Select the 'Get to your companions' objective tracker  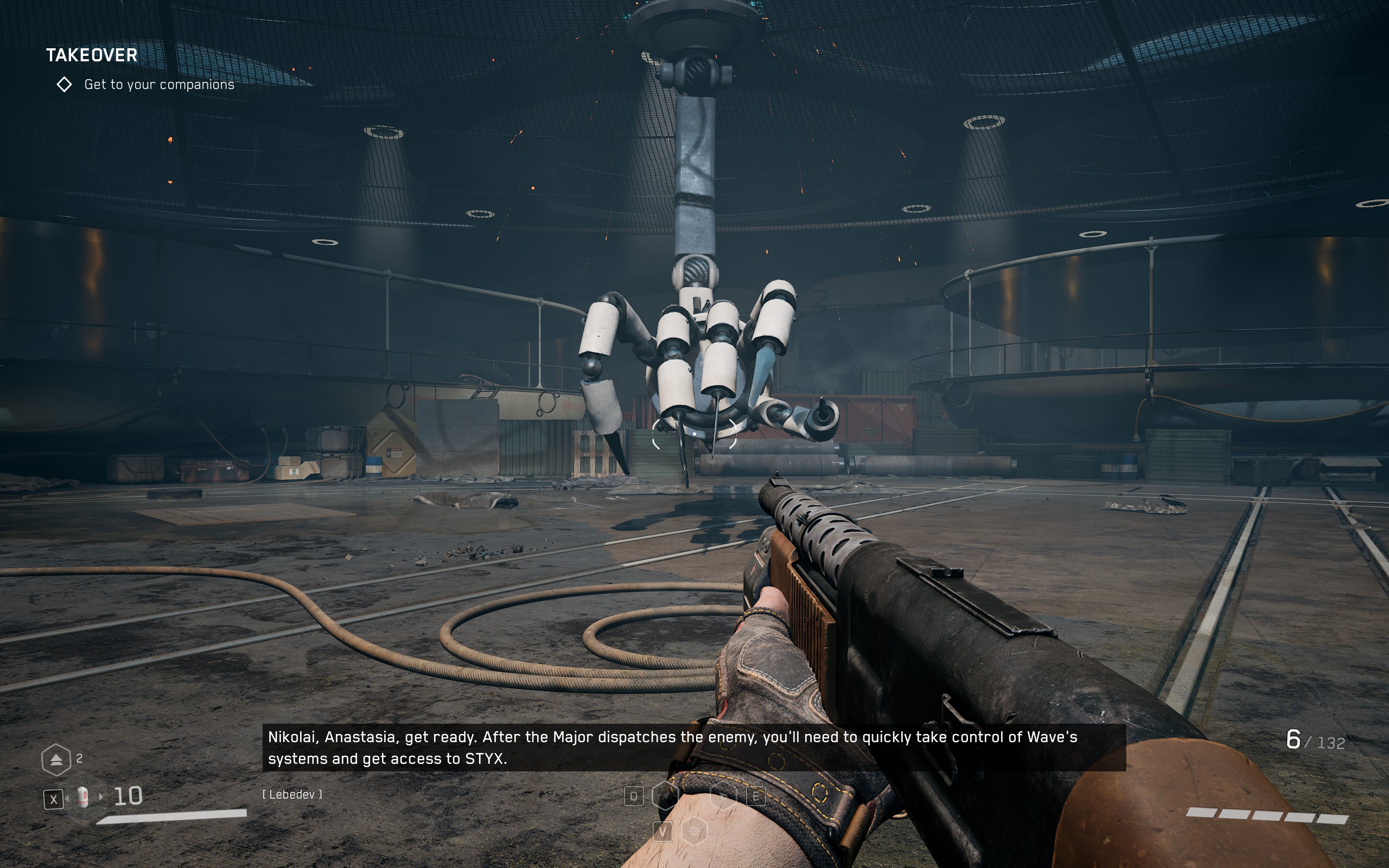point(159,85)
